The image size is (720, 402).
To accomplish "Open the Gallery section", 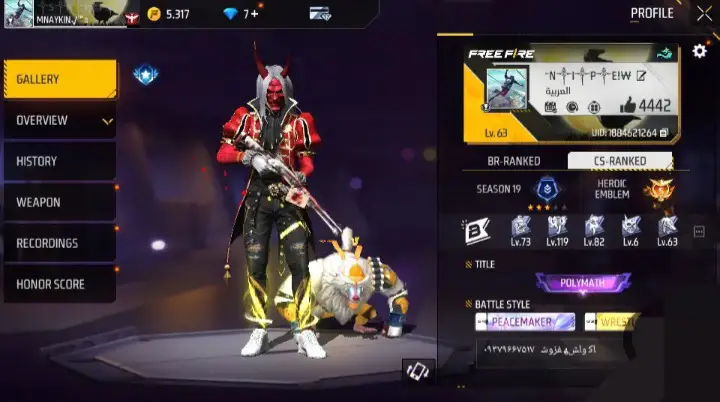I will point(60,80).
